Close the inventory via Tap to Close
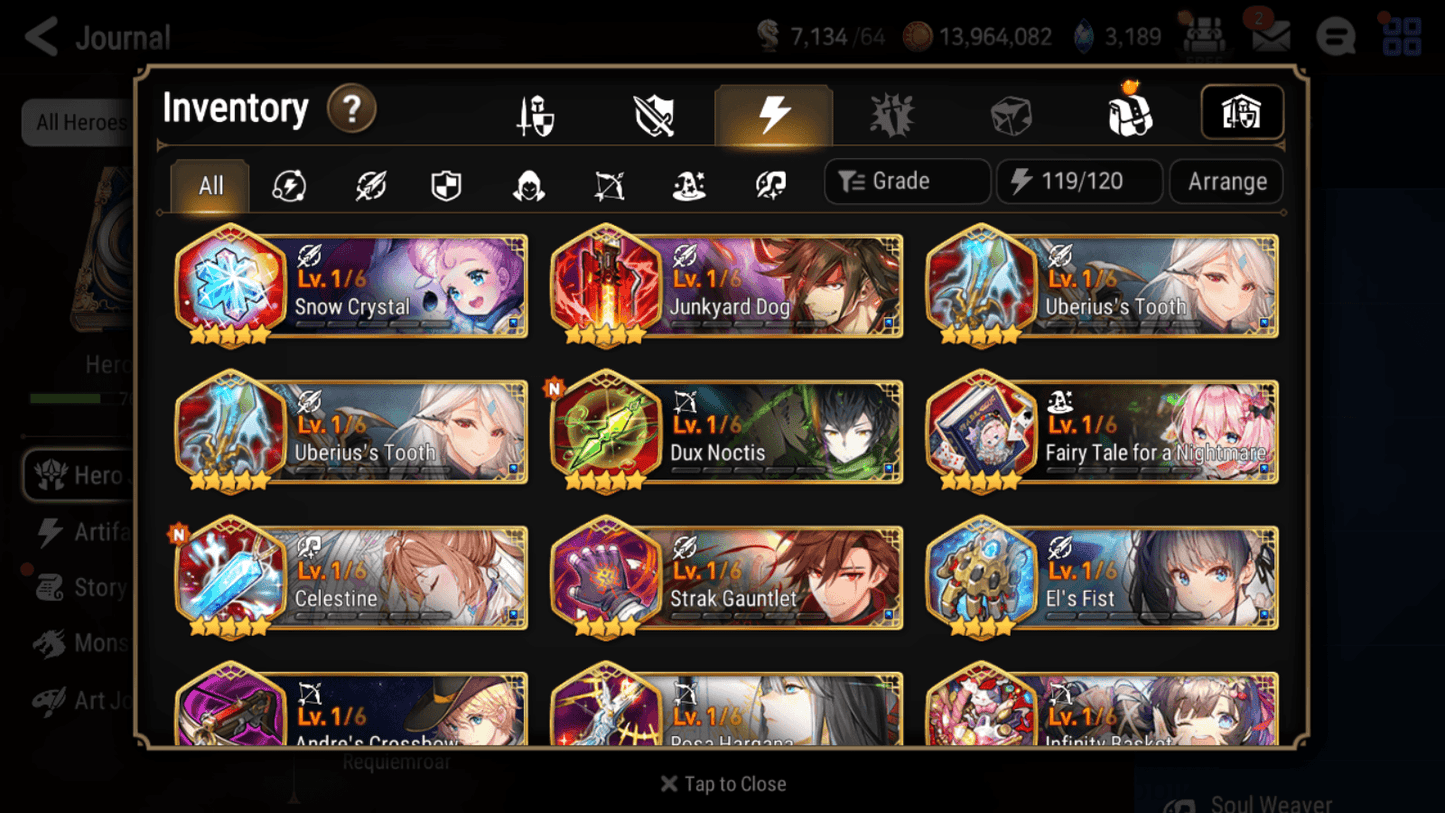Viewport: 1445px width, 813px height. [x=722, y=784]
